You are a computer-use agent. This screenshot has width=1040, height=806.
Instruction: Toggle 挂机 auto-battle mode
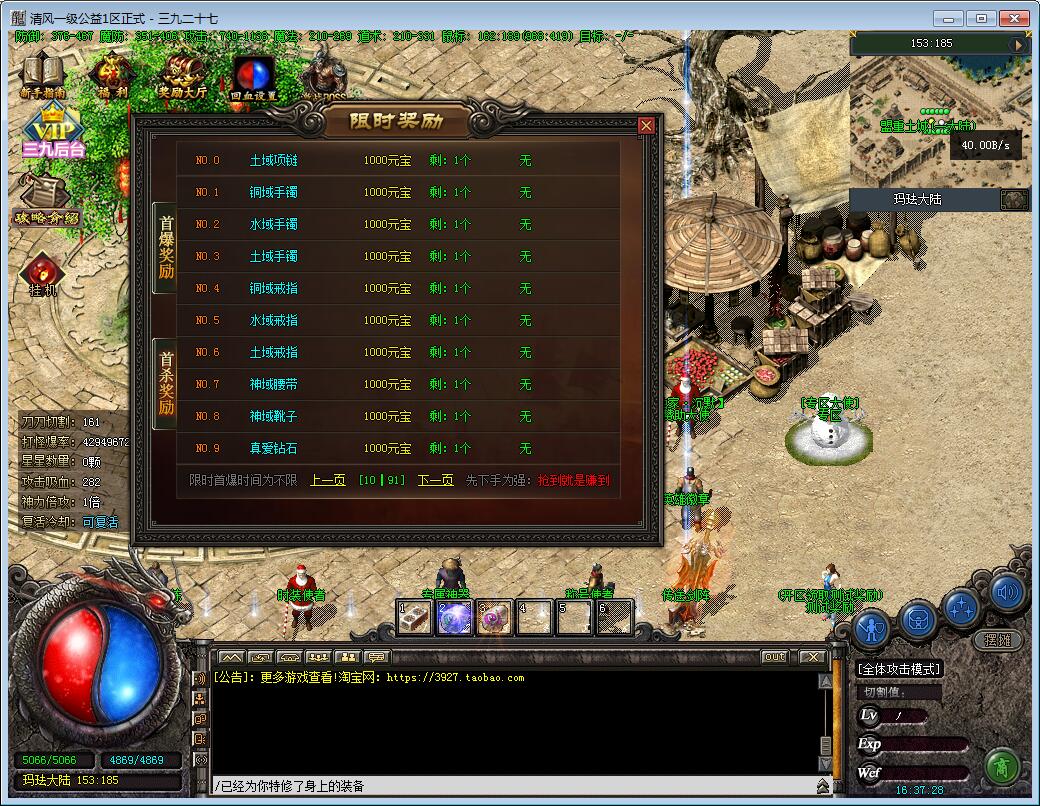point(43,274)
